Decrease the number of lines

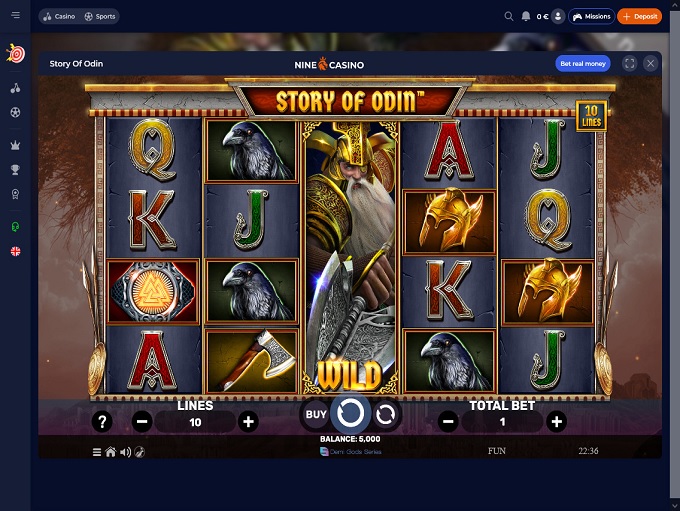(x=142, y=422)
